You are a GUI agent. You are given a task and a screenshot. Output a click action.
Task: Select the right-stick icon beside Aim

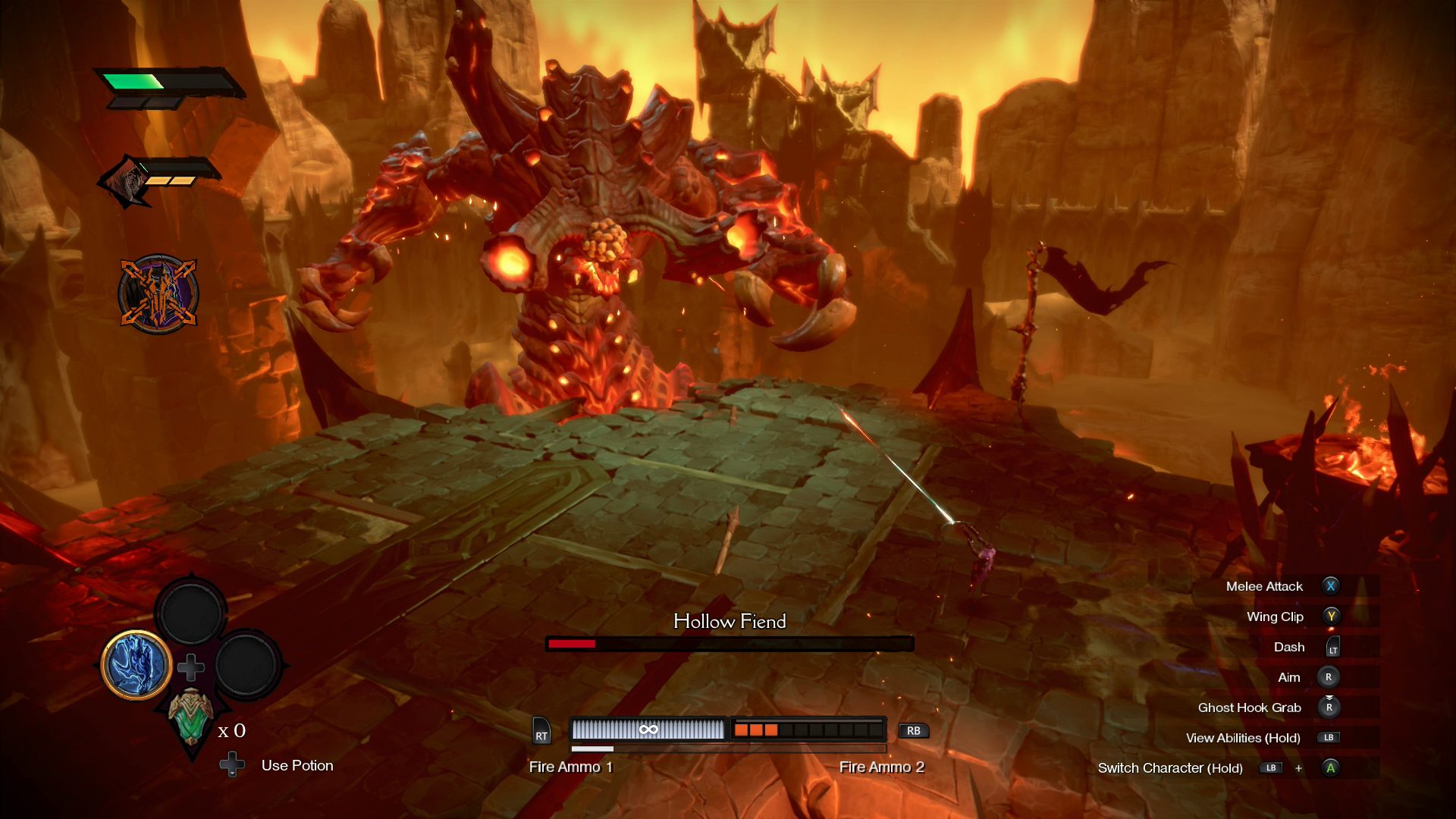[1330, 676]
